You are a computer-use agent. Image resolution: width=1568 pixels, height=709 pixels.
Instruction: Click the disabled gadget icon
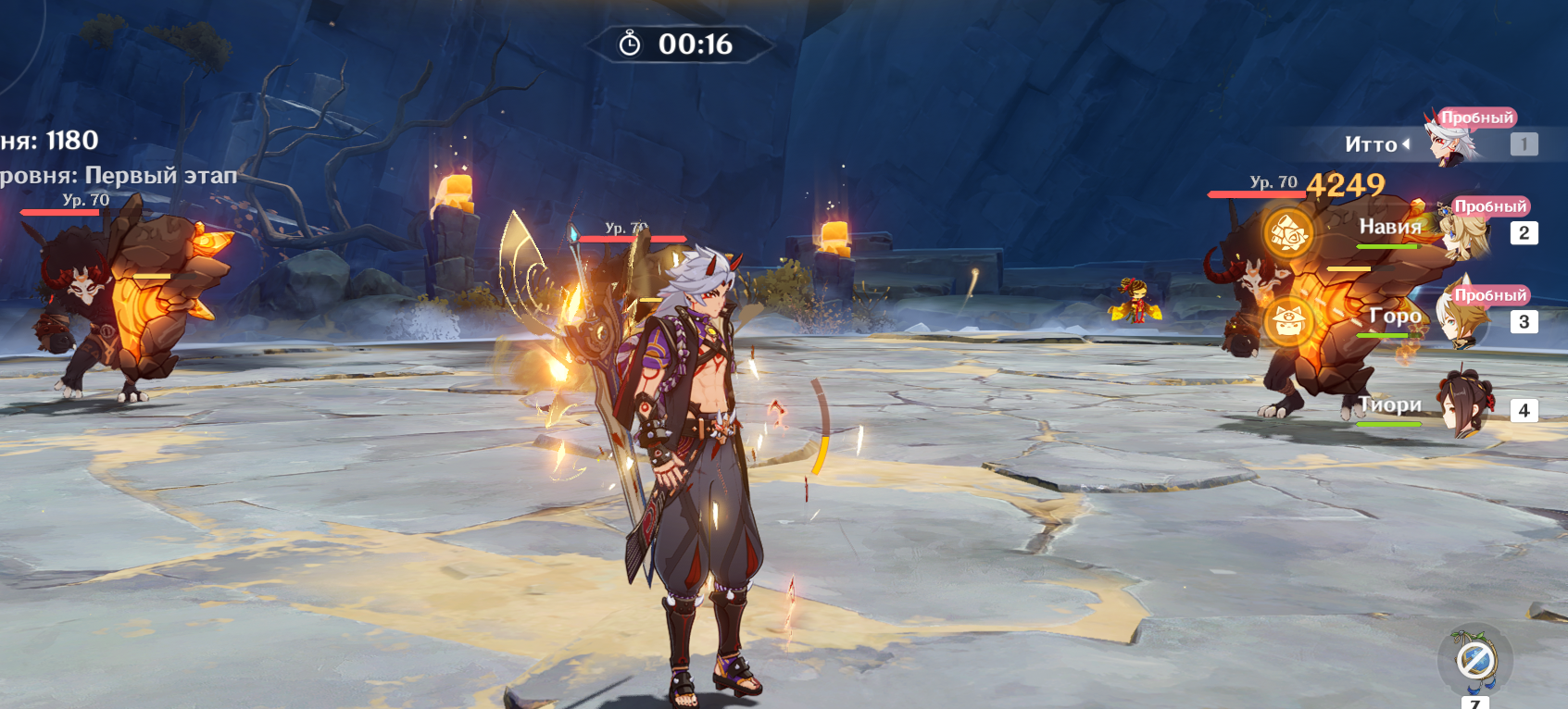1474,661
